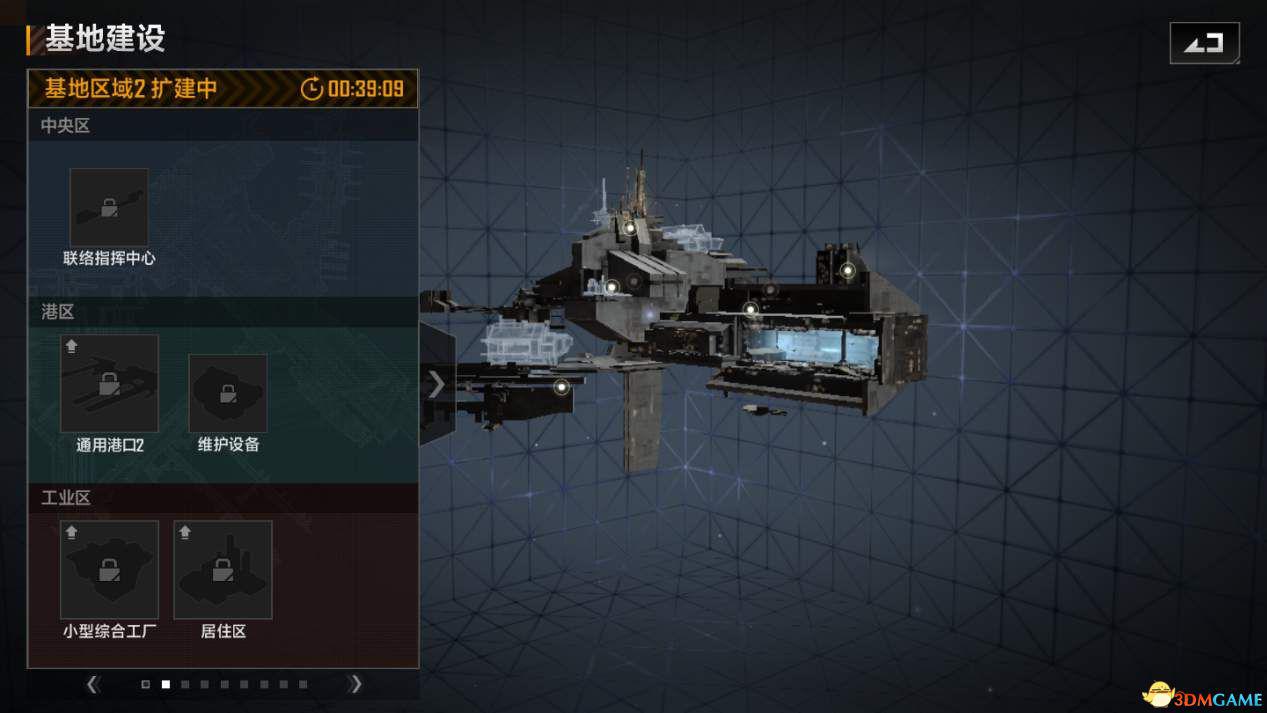
Task: Go to the next page with right arrow
Action: [x=355, y=684]
